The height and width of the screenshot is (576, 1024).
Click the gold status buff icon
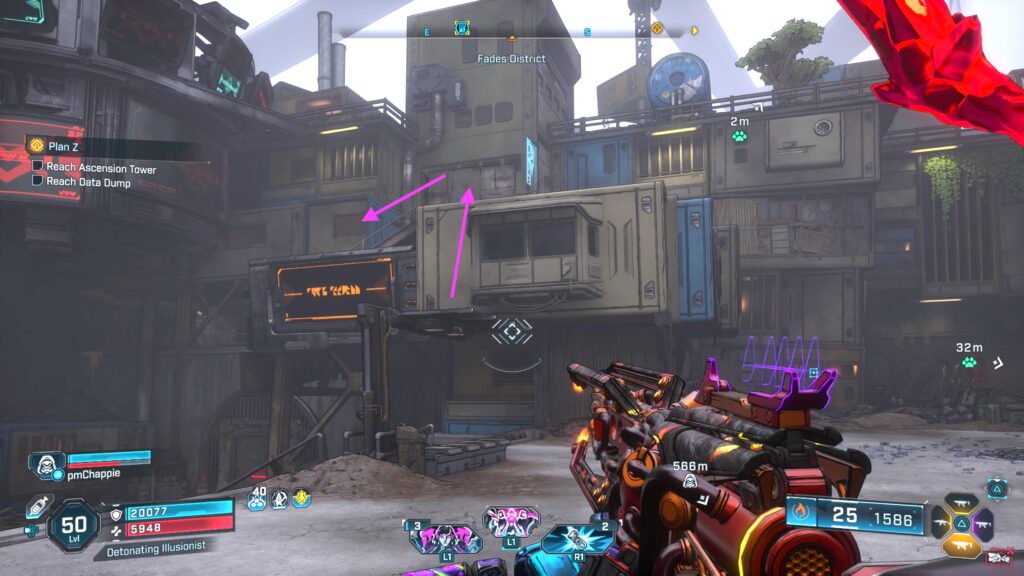point(301,498)
